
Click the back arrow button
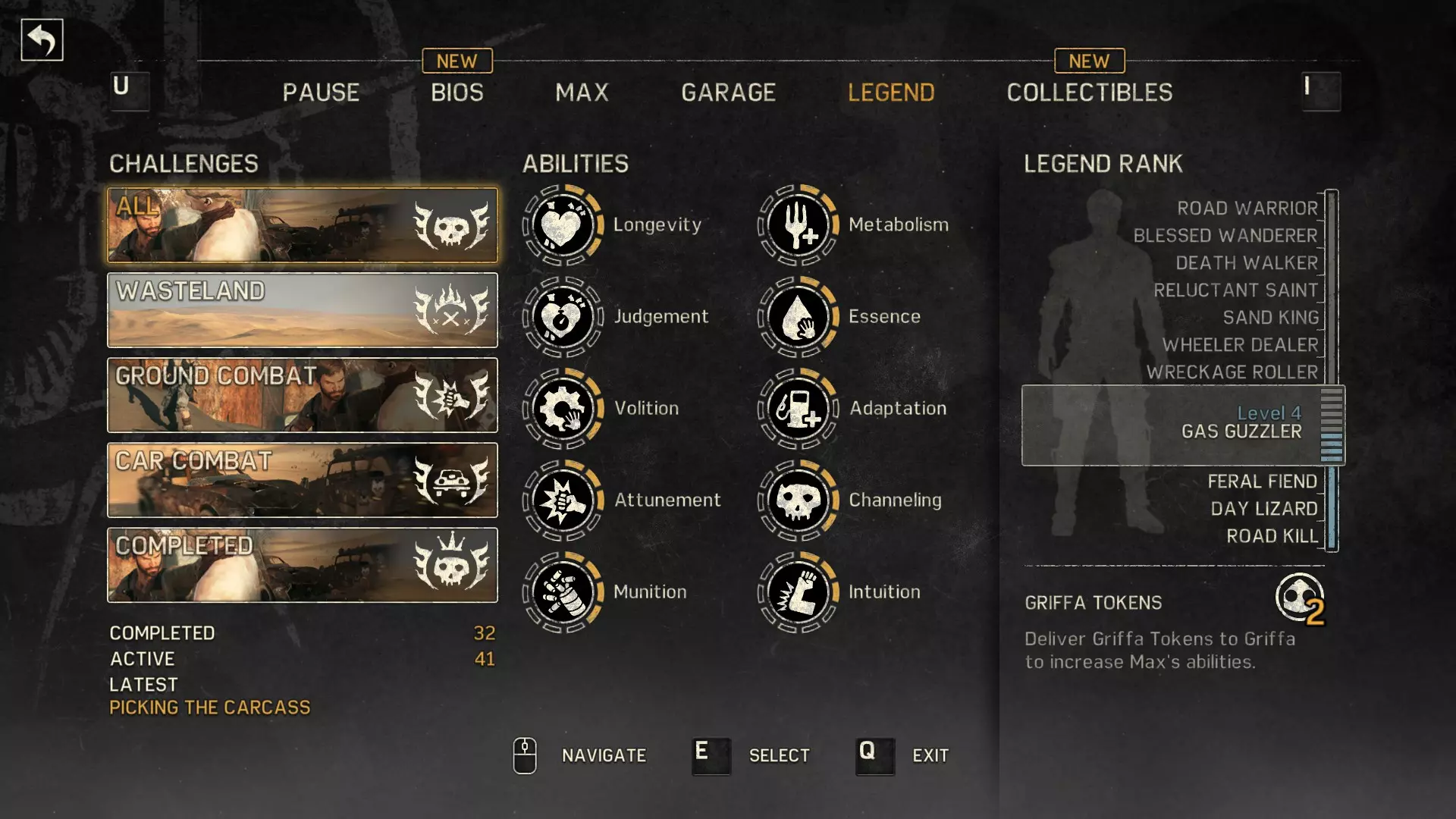pyautogui.click(x=42, y=40)
